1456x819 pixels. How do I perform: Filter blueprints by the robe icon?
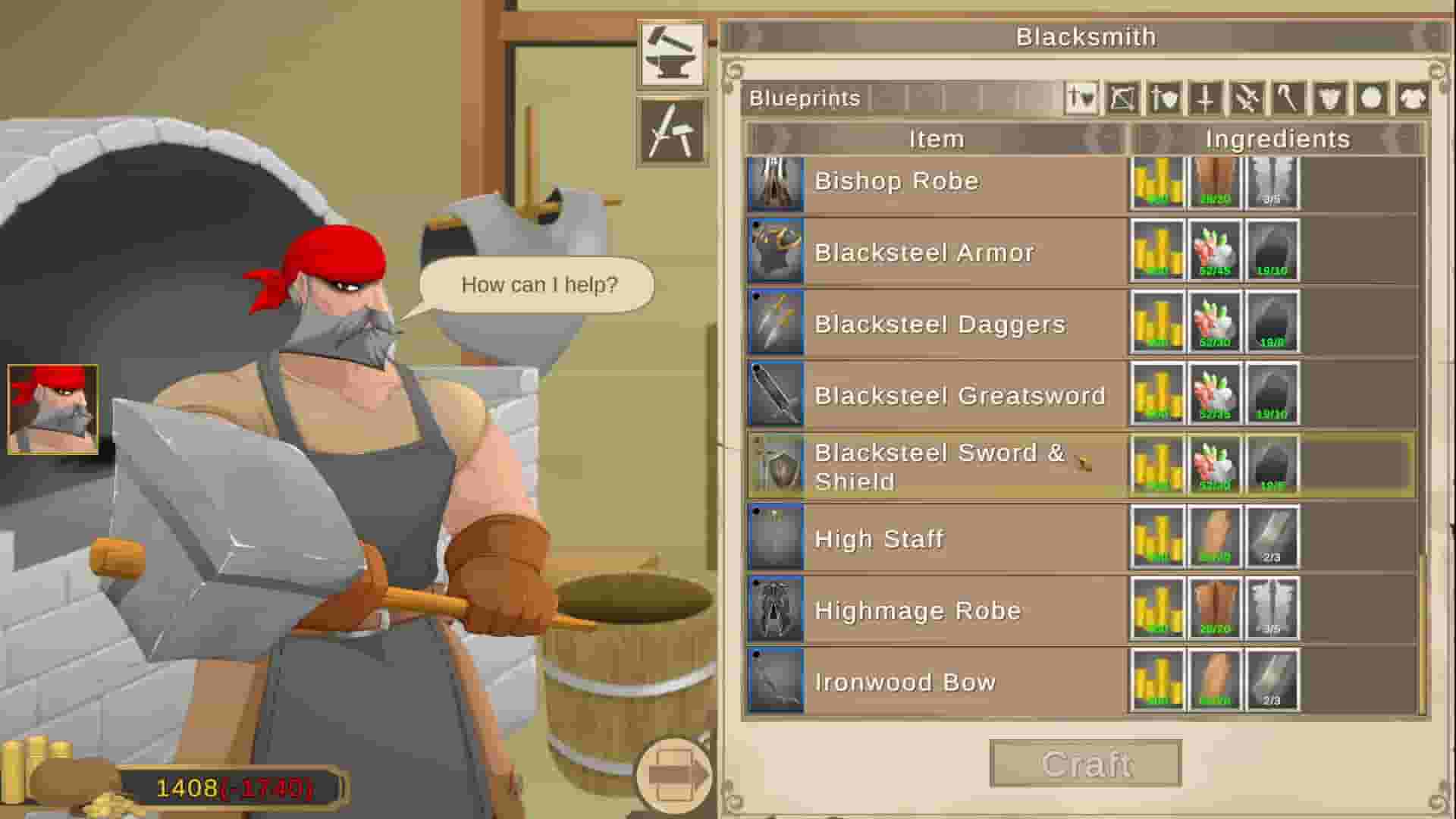[1415, 99]
